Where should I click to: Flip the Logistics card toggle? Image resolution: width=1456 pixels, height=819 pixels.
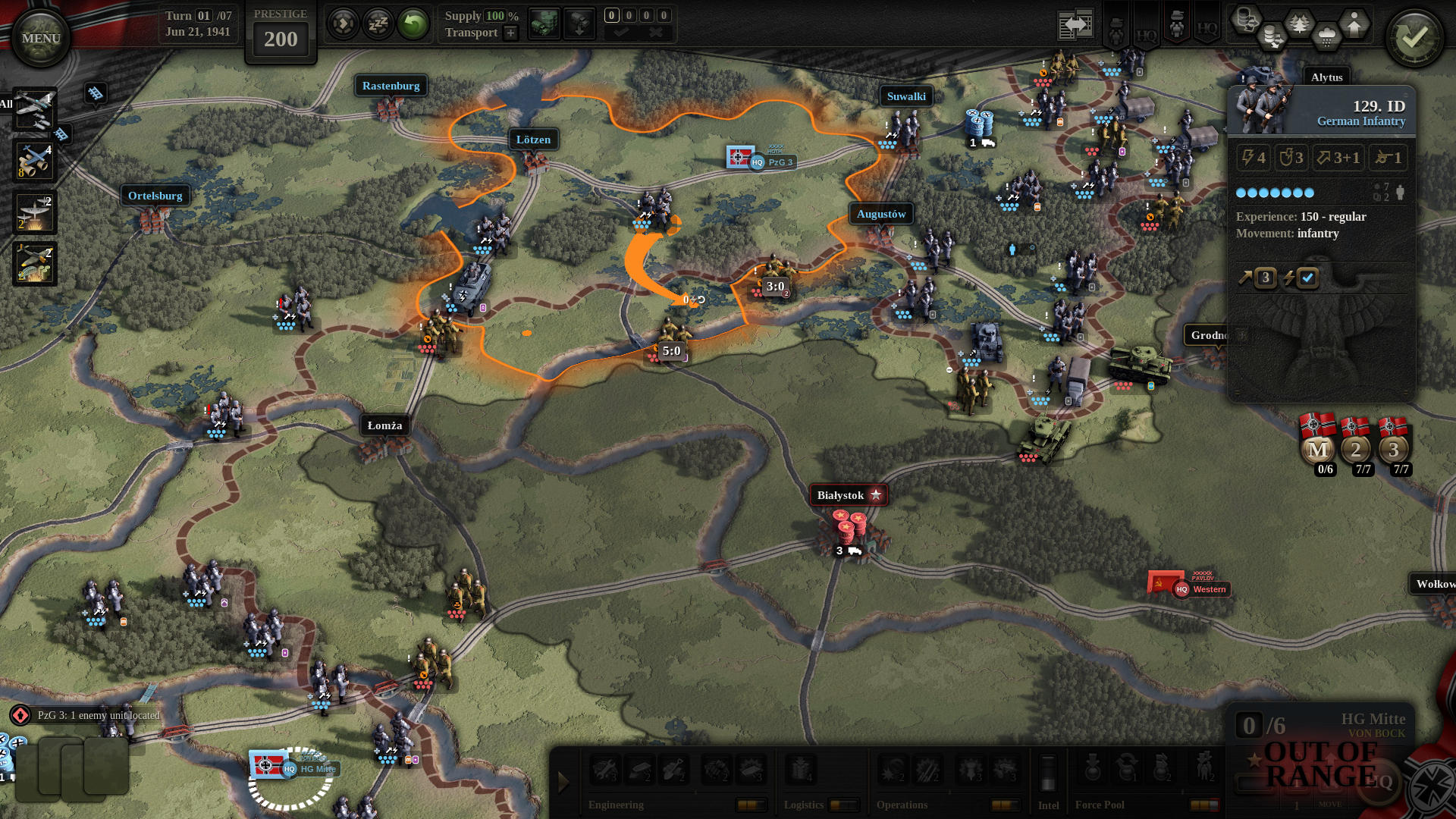(x=843, y=804)
